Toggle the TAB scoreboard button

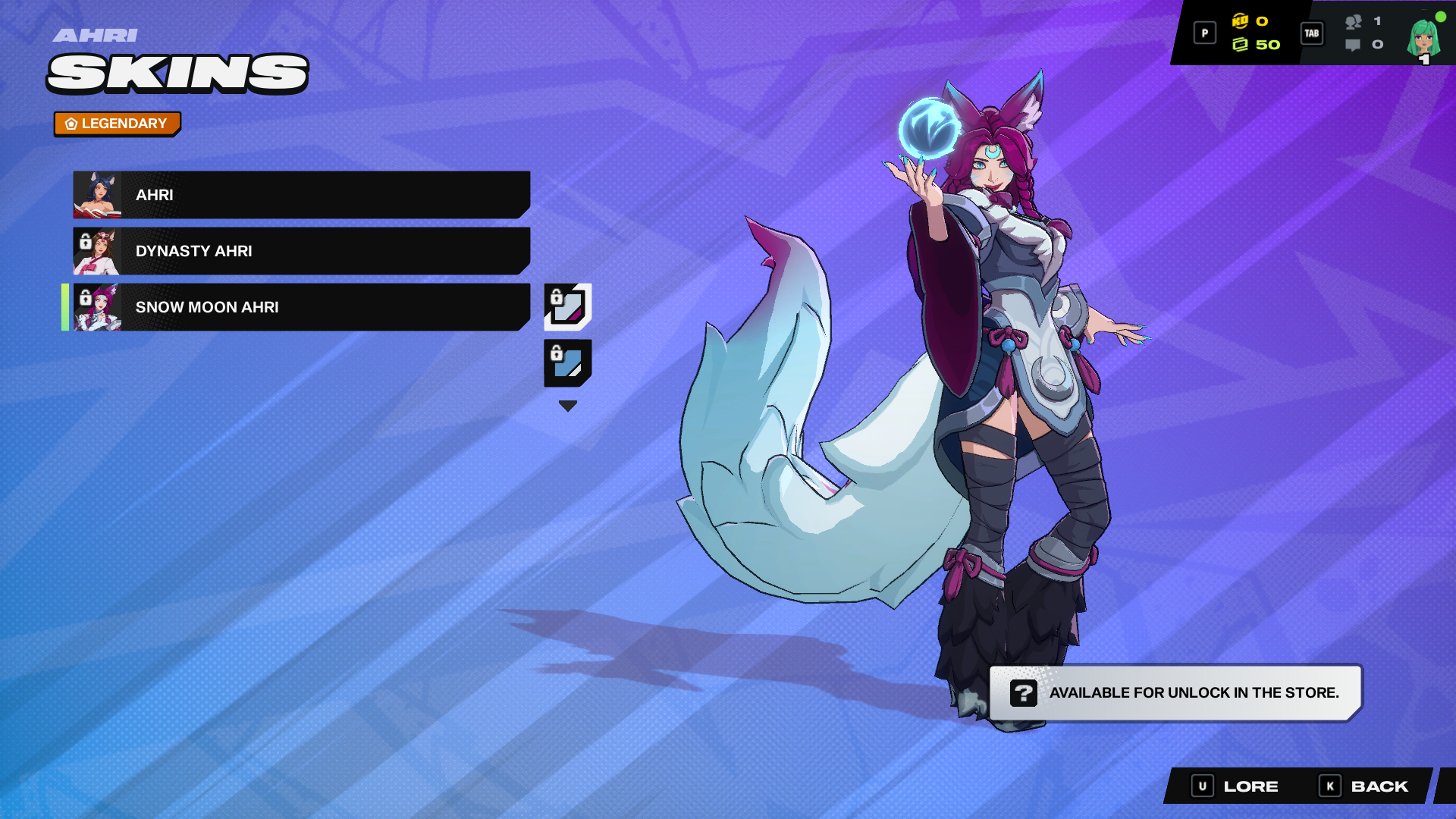point(1311,33)
